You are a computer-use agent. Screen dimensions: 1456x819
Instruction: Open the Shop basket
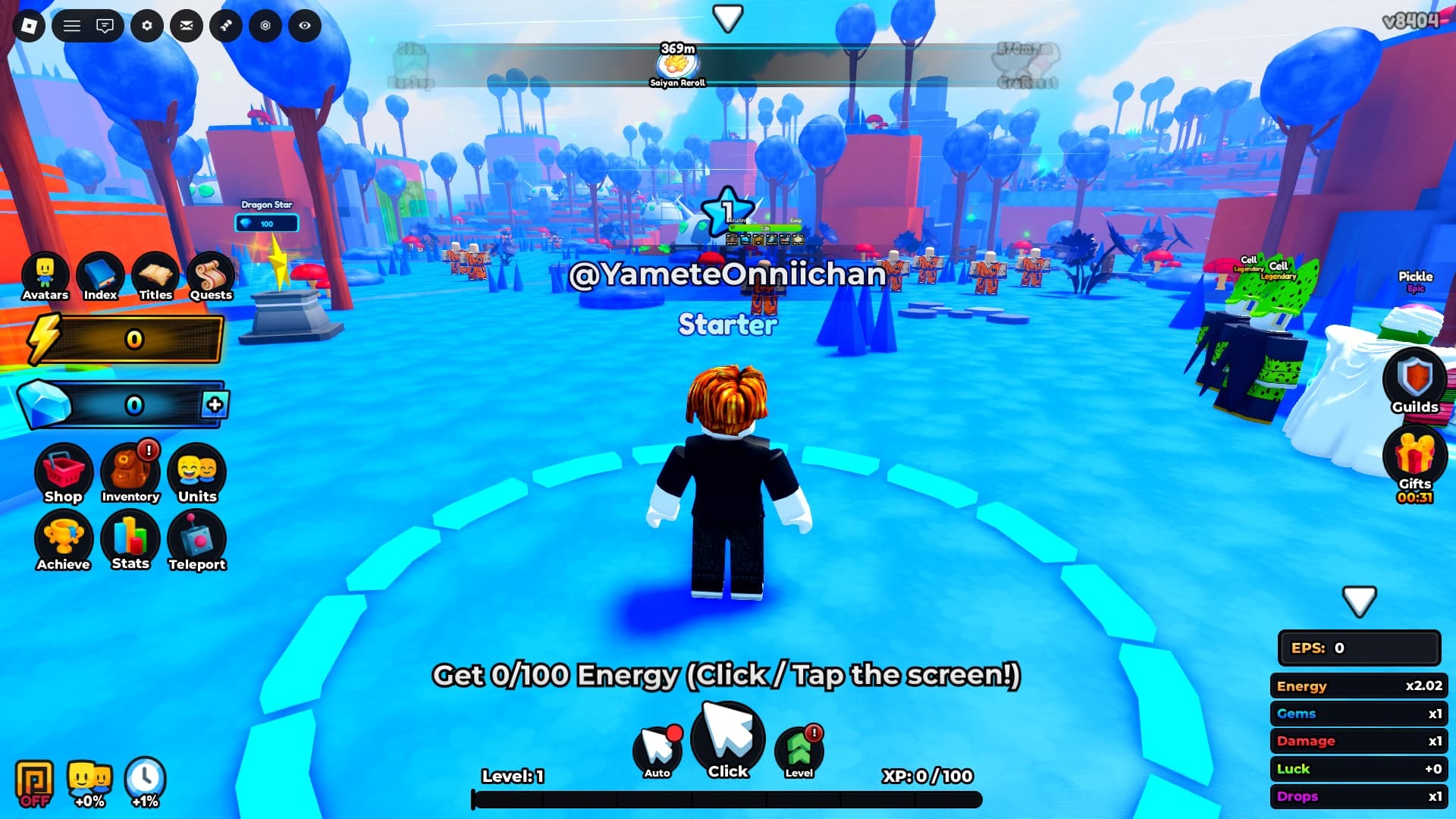[x=63, y=473]
